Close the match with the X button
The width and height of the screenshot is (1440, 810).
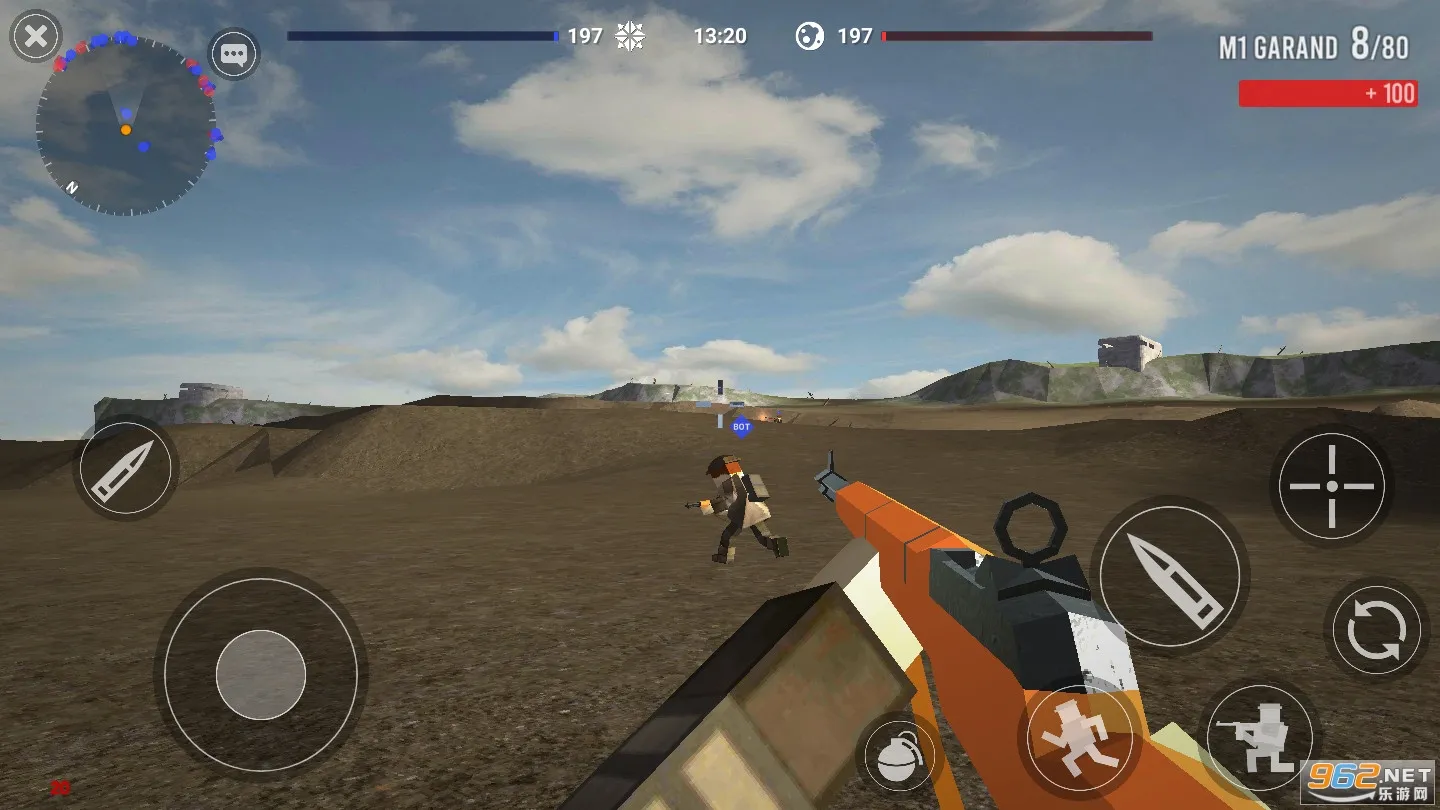point(36,38)
